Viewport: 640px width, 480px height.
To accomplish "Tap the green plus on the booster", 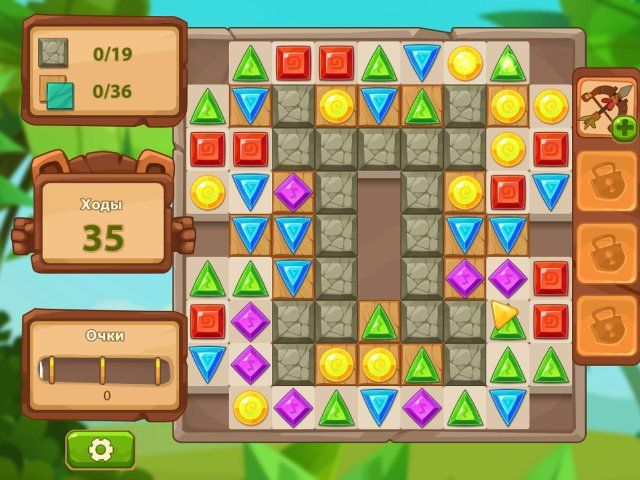I will (x=624, y=127).
